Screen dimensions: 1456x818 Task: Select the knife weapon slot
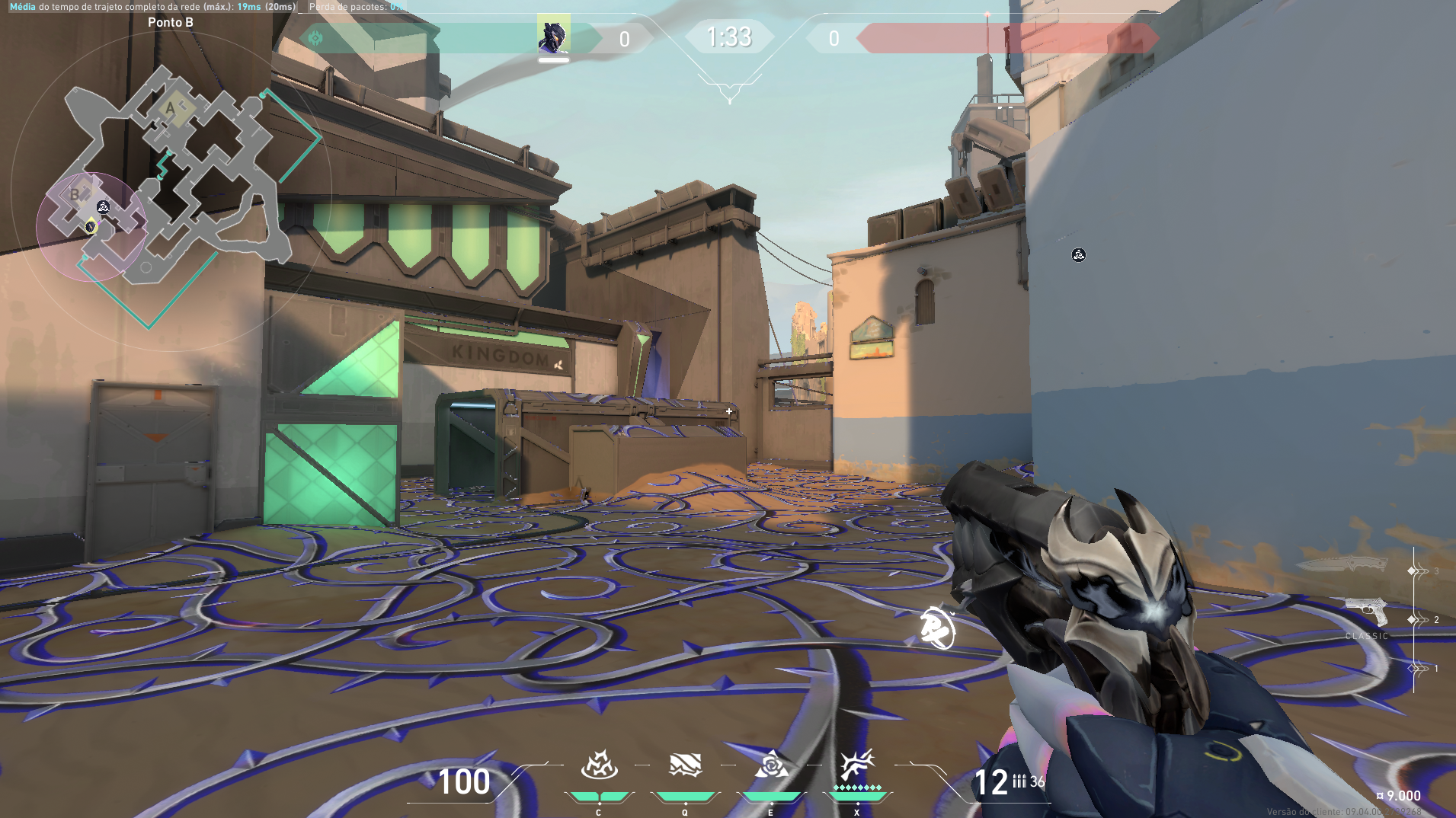tap(1345, 564)
